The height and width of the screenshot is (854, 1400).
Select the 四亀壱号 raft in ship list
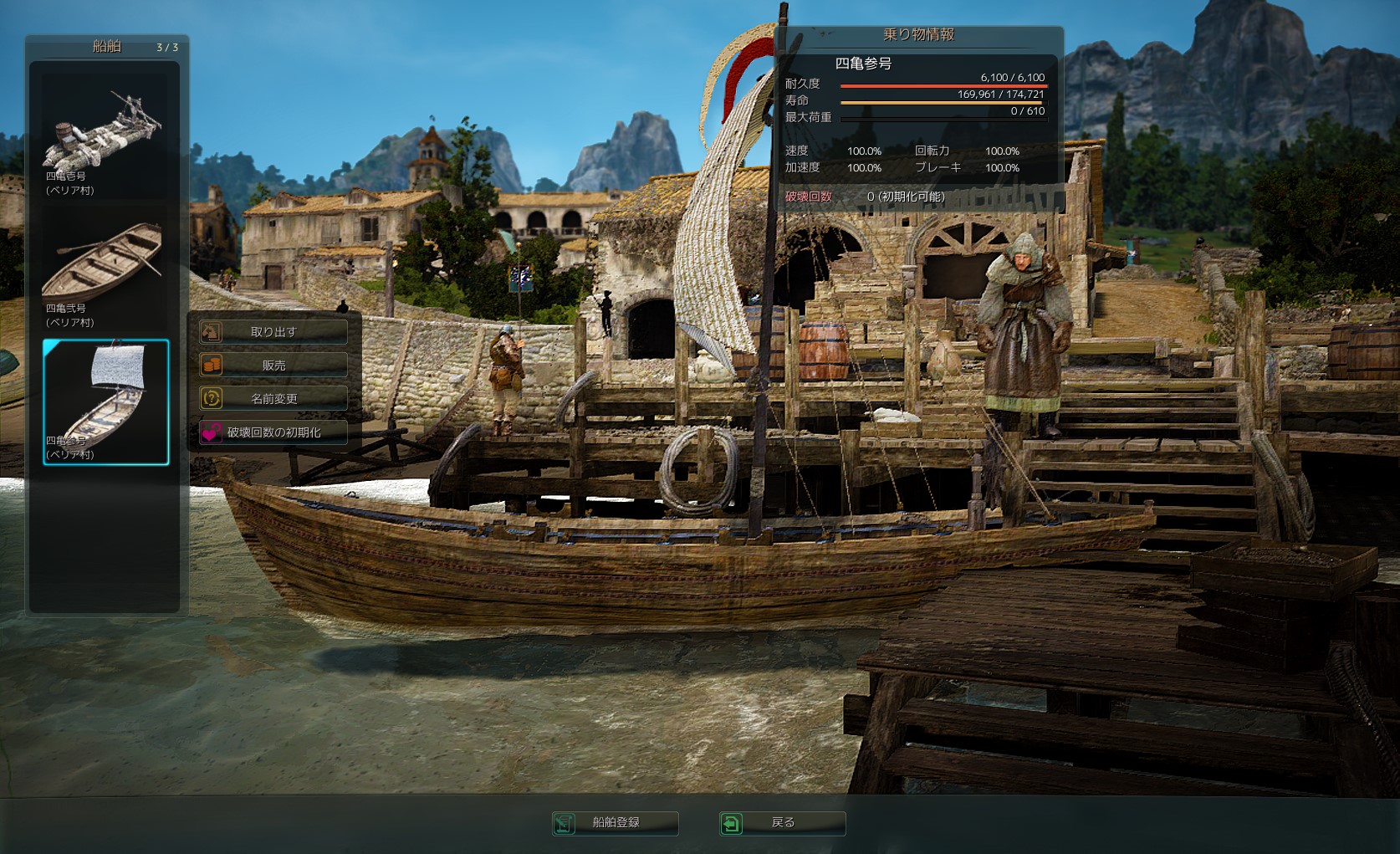click(105, 138)
